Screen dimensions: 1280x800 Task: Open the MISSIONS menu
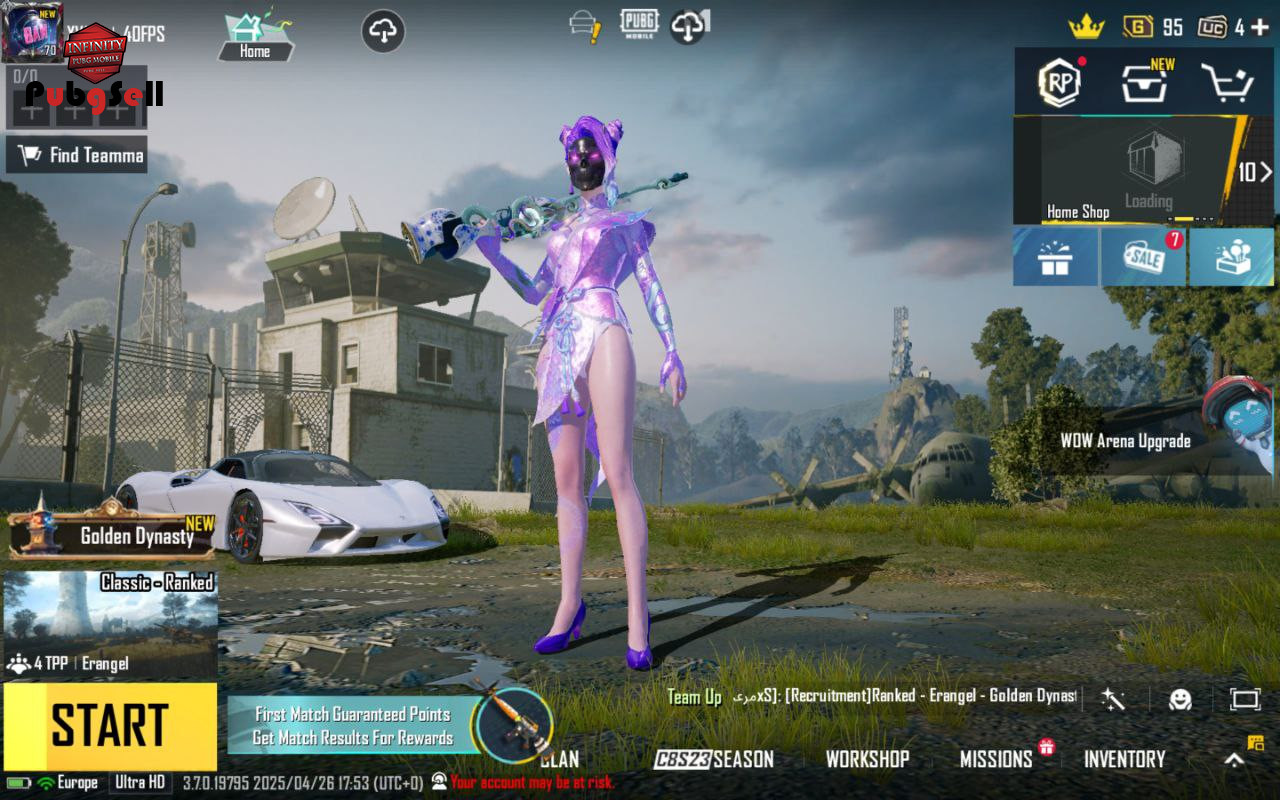pyautogui.click(x=996, y=759)
